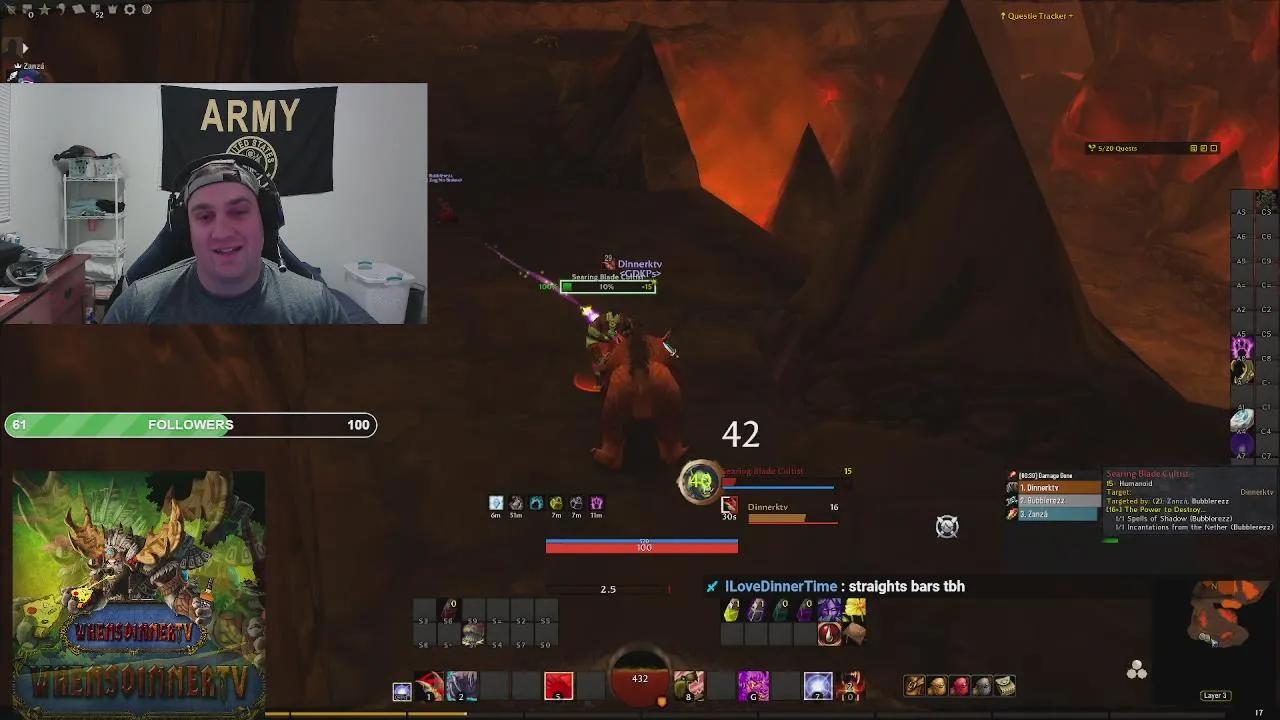This screenshot has height=720, width=1280.
Task: Click the pin icon beside ILoveDinnerTime's chat message
Action: point(711,587)
